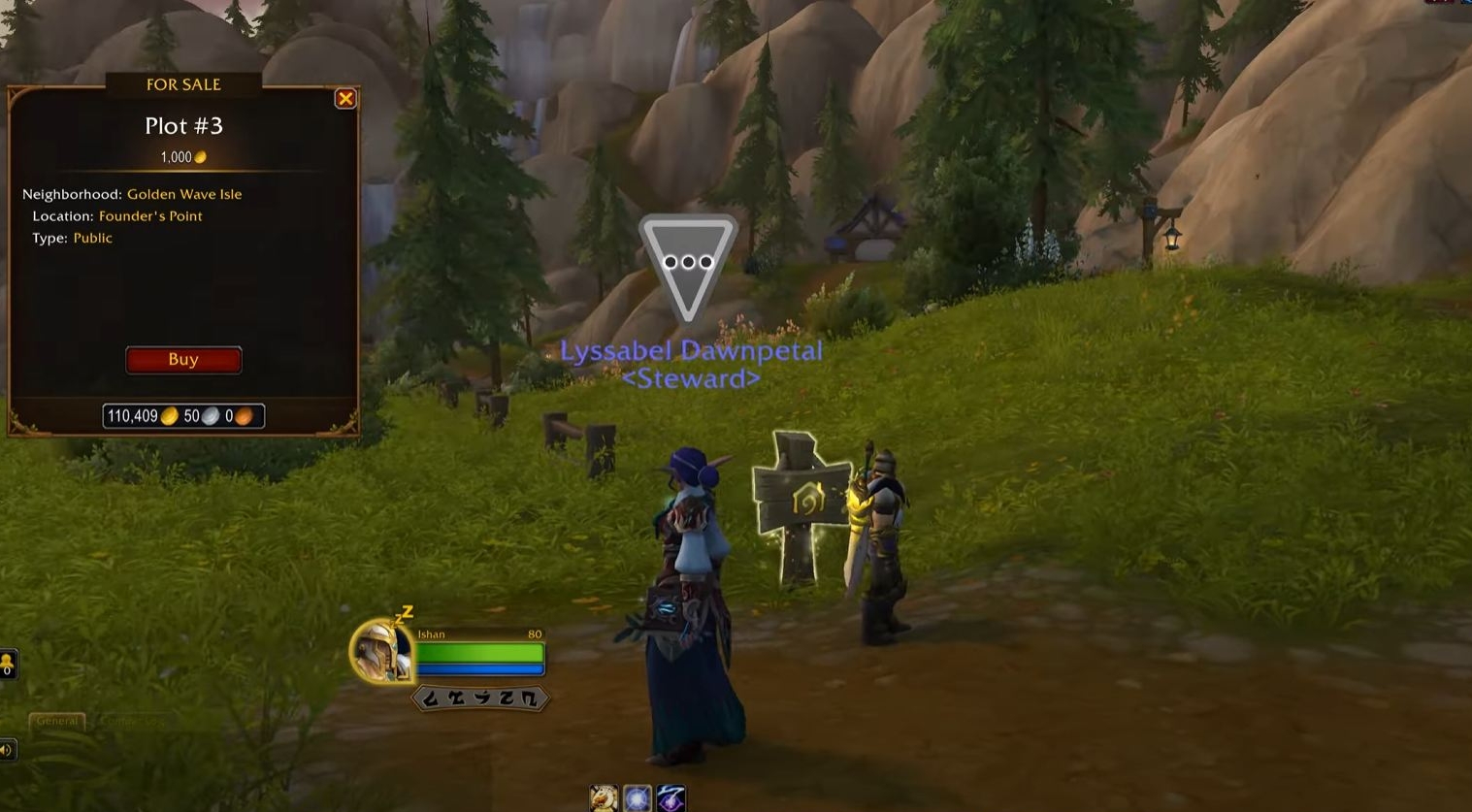This screenshot has width=1472, height=812.
Task: Switch to the General chat tab
Action: tap(57, 721)
